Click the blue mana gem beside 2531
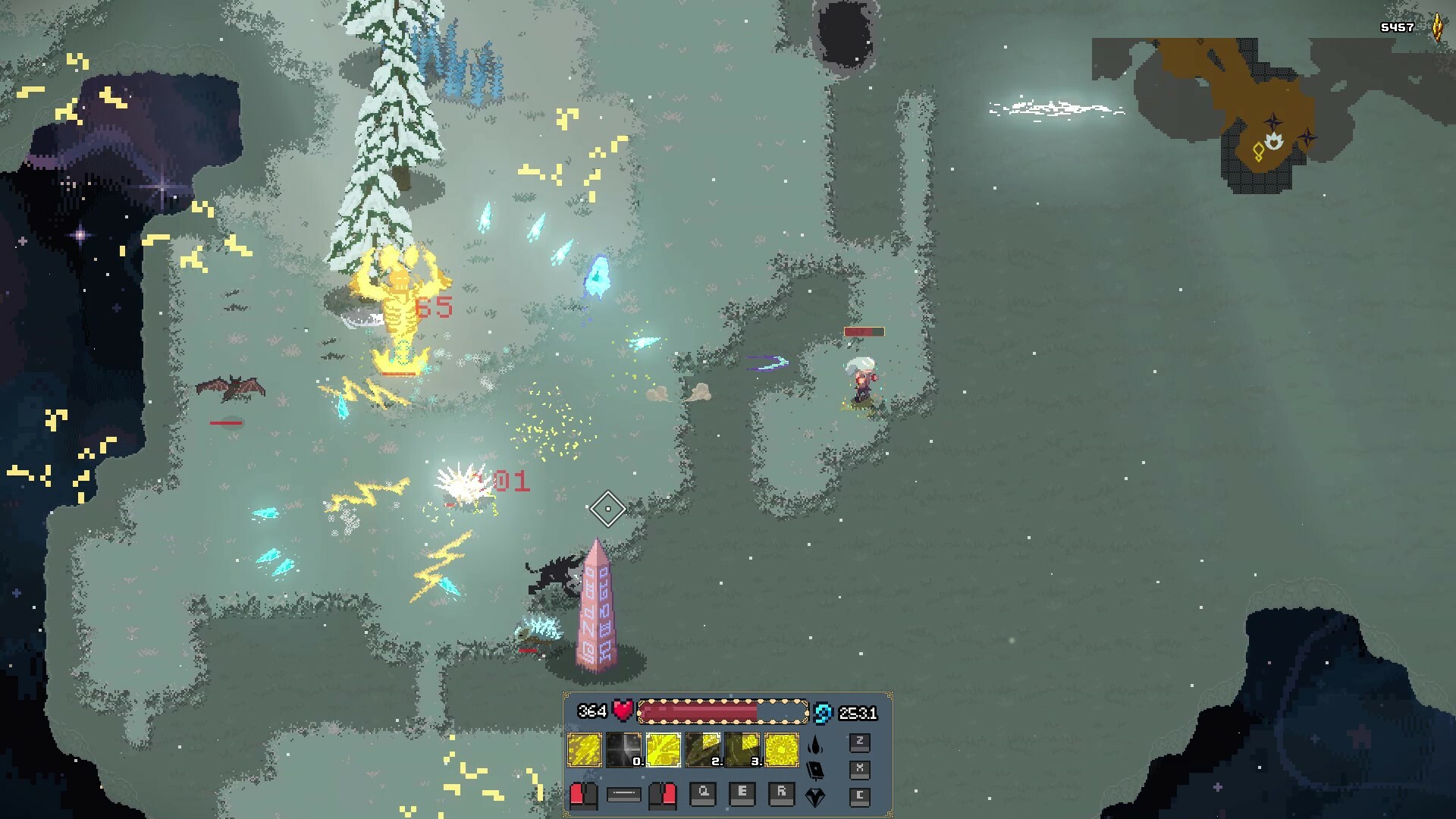The height and width of the screenshot is (819, 1456). pyautogui.click(x=824, y=713)
